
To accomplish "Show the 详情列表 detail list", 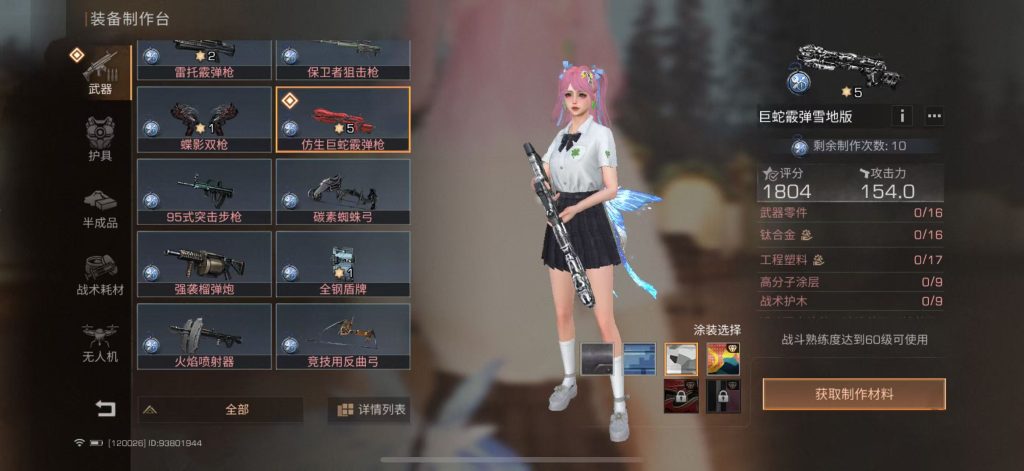I will 370,409.
